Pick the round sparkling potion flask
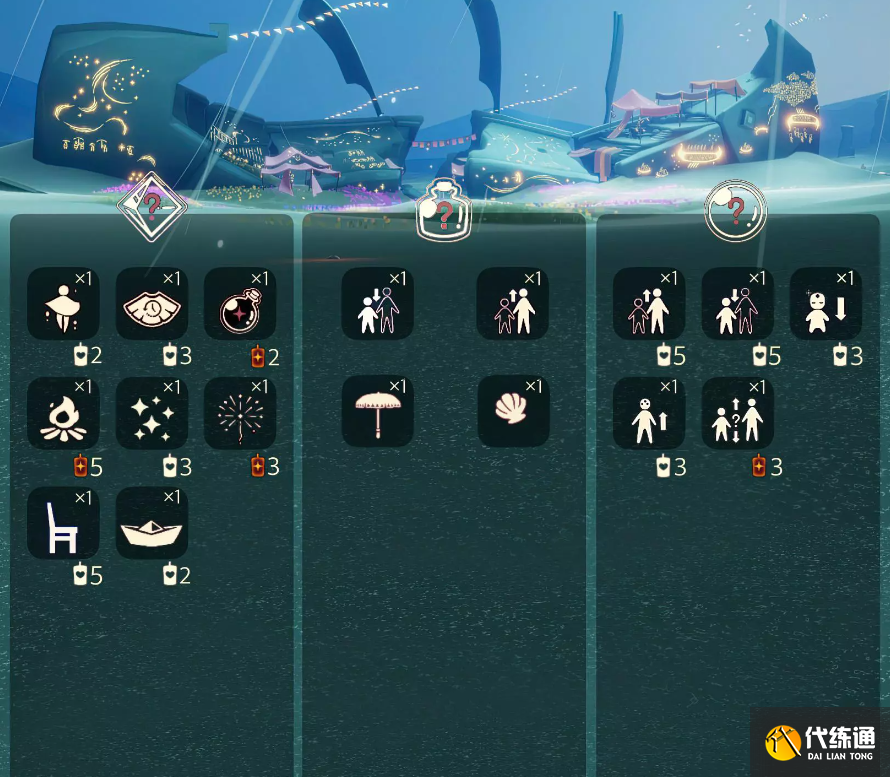The image size is (890, 777). pyautogui.click(x=240, y=304)
